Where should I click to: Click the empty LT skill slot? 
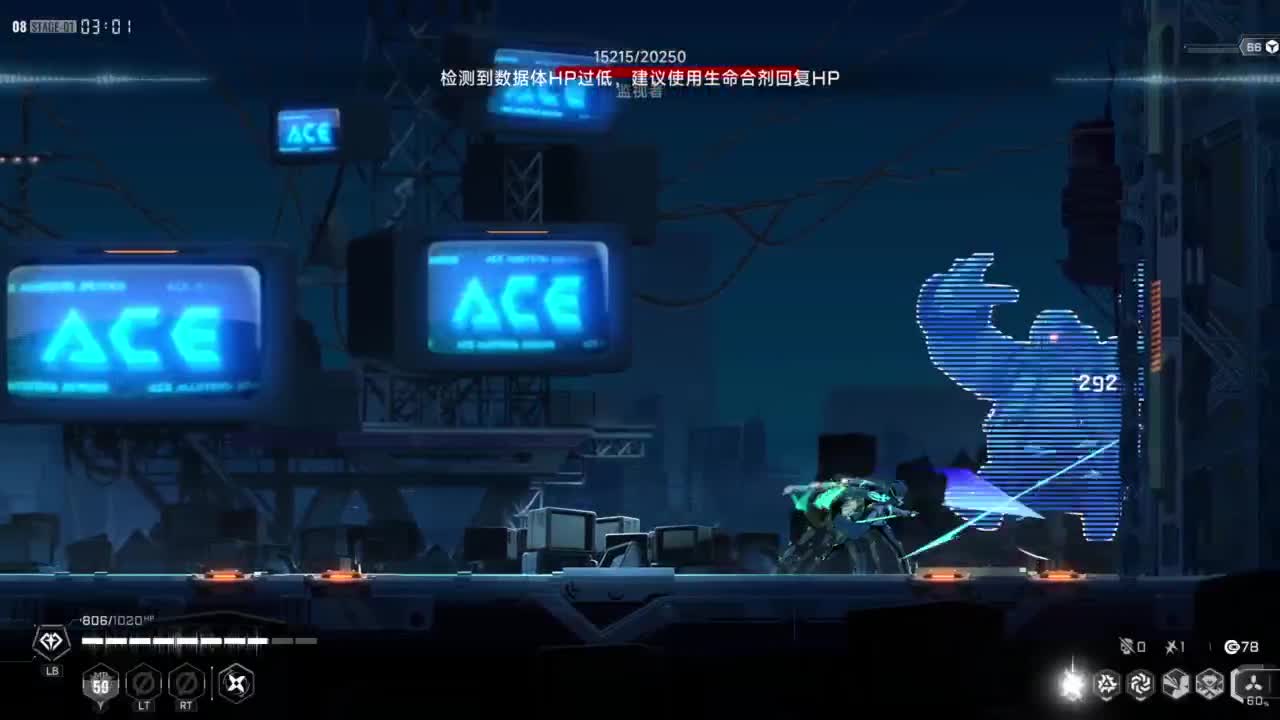point(143,685)
